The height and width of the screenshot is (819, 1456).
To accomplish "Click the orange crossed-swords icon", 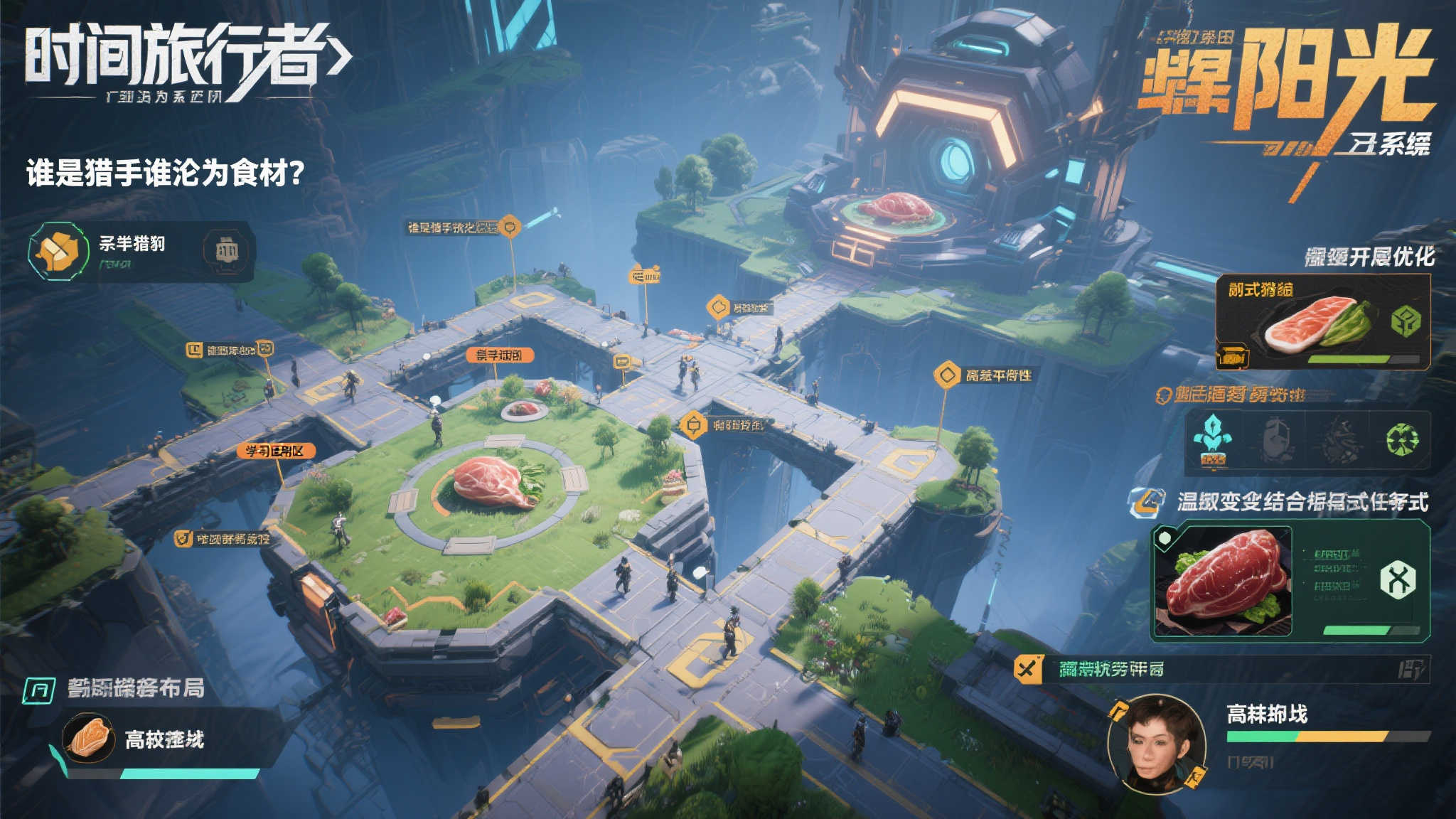I will (x=1027, y=668).
